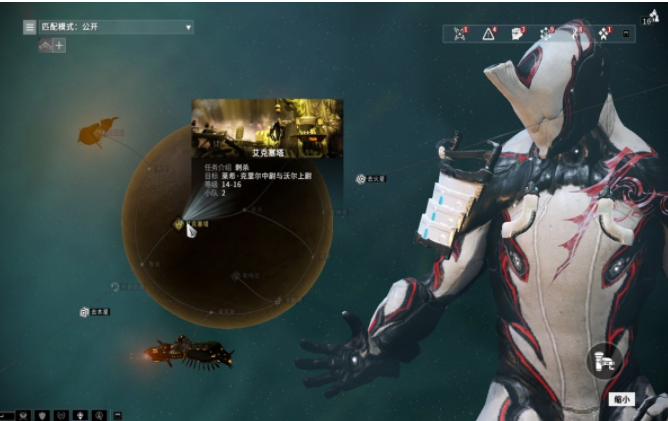The width and height of the screenshot is (668, 421).
Task: Choose the 去木星 junction node
Action: [x=86, y=312]
